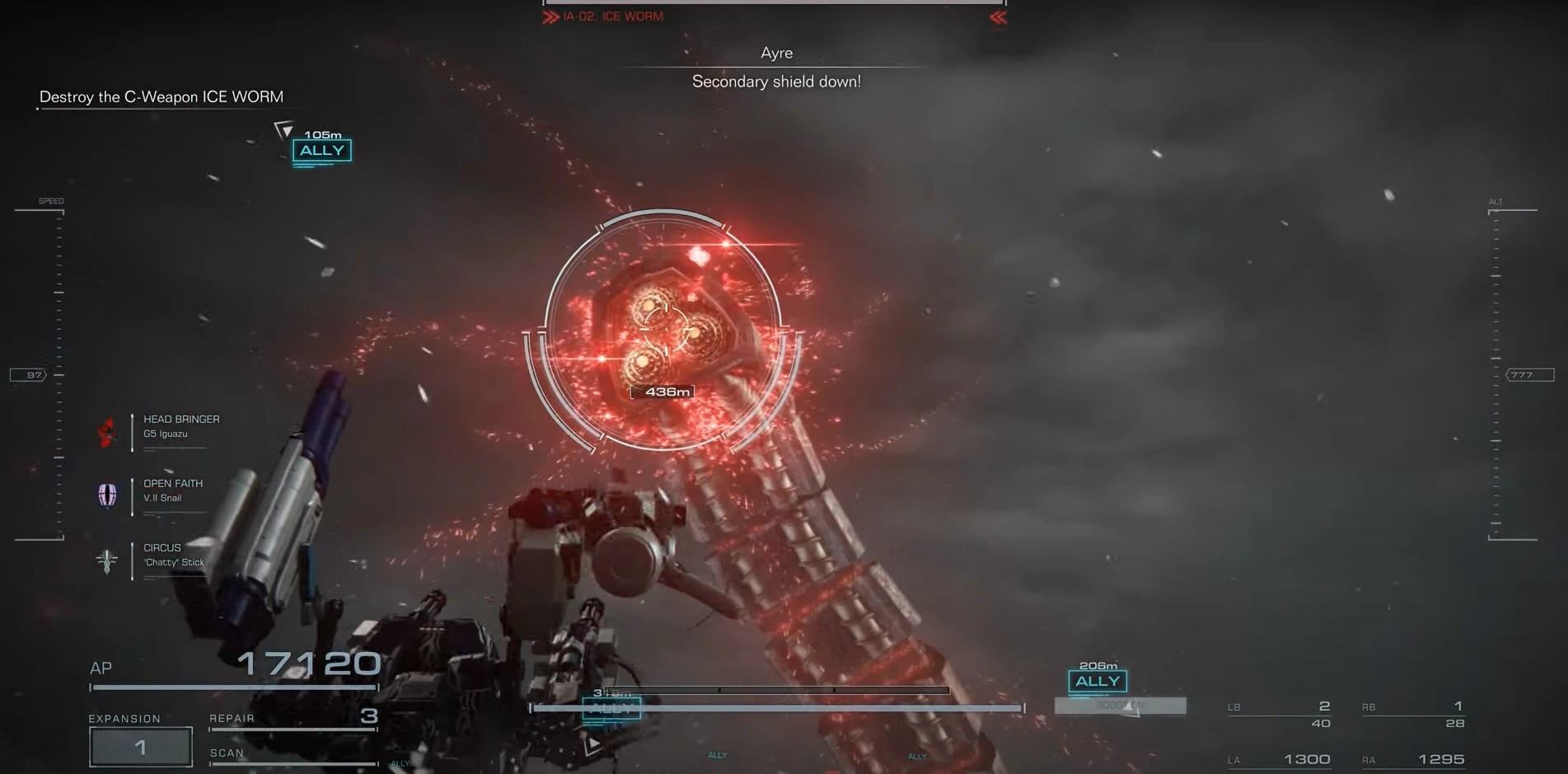Activate the Expansion slot box
Screen dimensions: 1568x774
(x=141, y=747)
